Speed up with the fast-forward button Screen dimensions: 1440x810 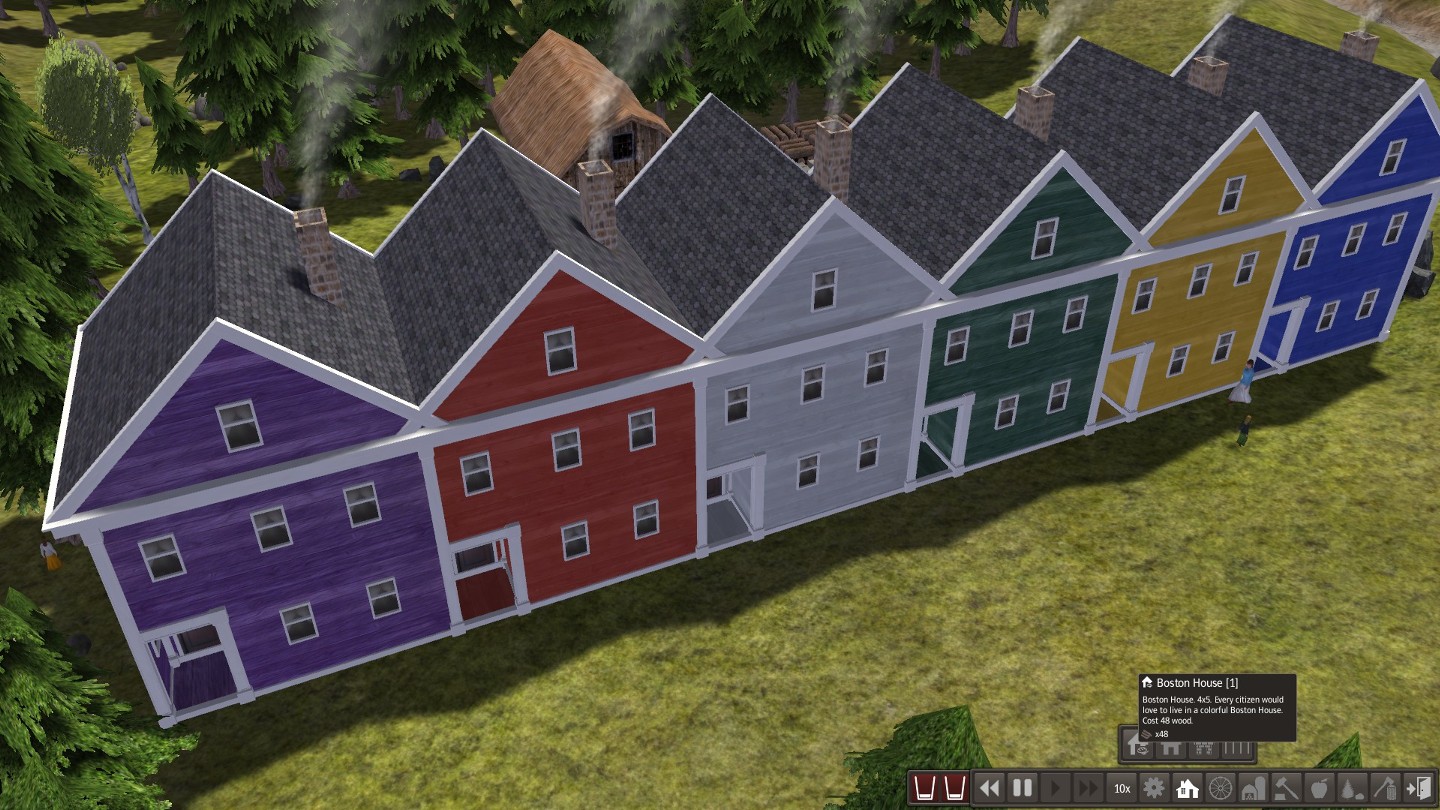click(x=1088, y=788)
